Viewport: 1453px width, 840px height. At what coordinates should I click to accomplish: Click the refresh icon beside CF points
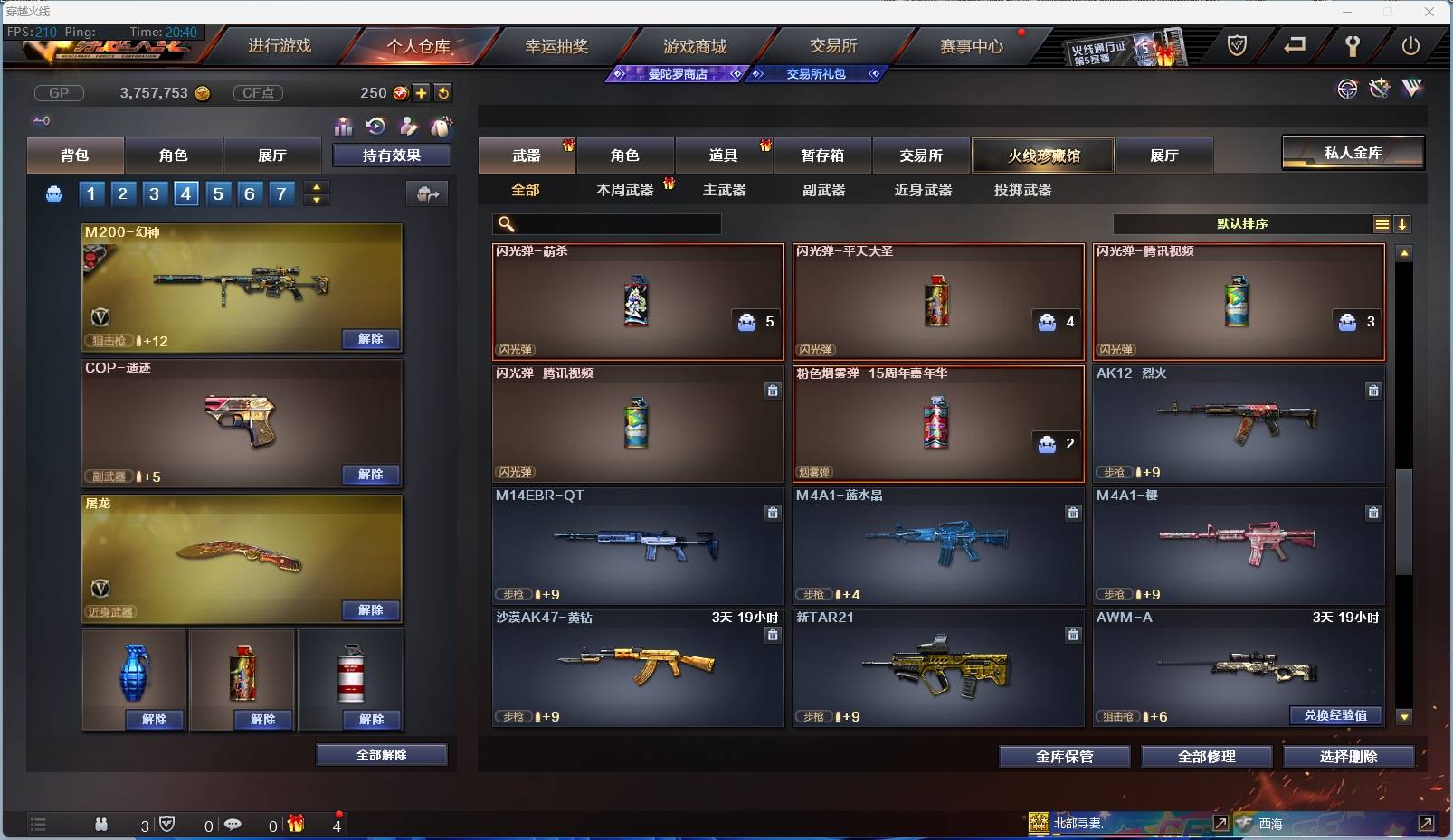click(x=444, y=92)
